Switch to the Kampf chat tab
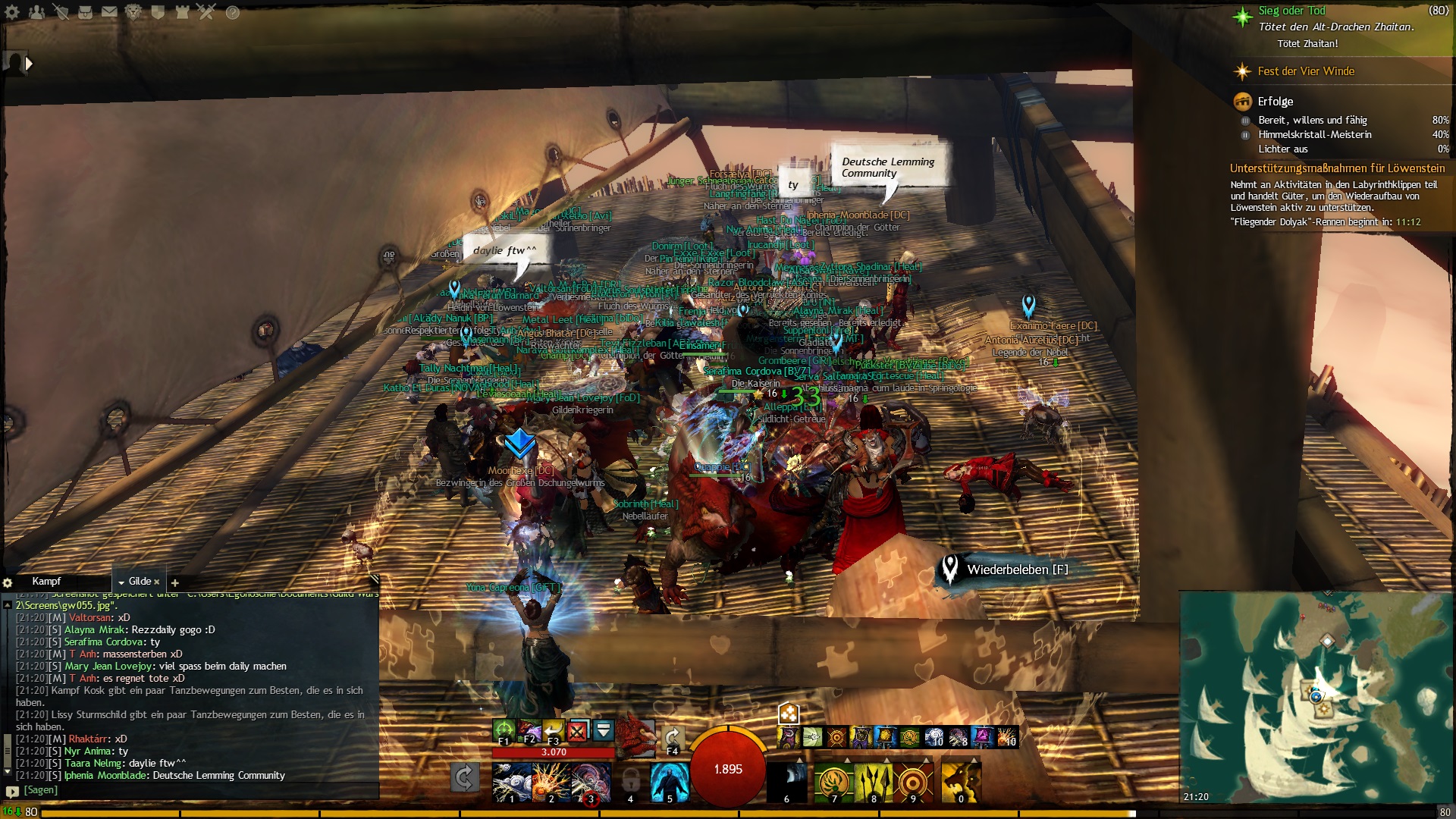 coord(46,582)
